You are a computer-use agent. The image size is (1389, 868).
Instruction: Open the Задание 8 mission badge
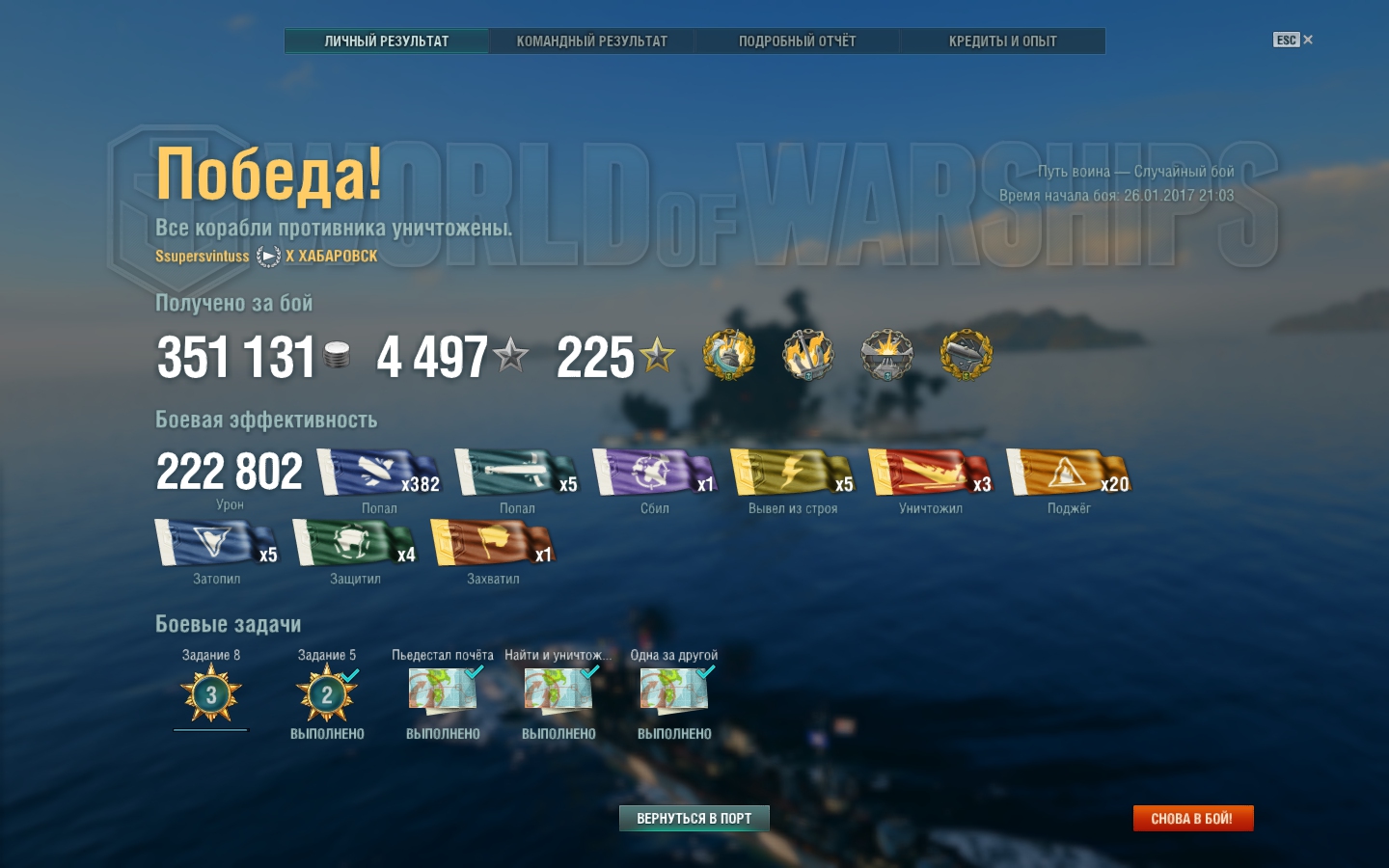click(x=211, y=694)
